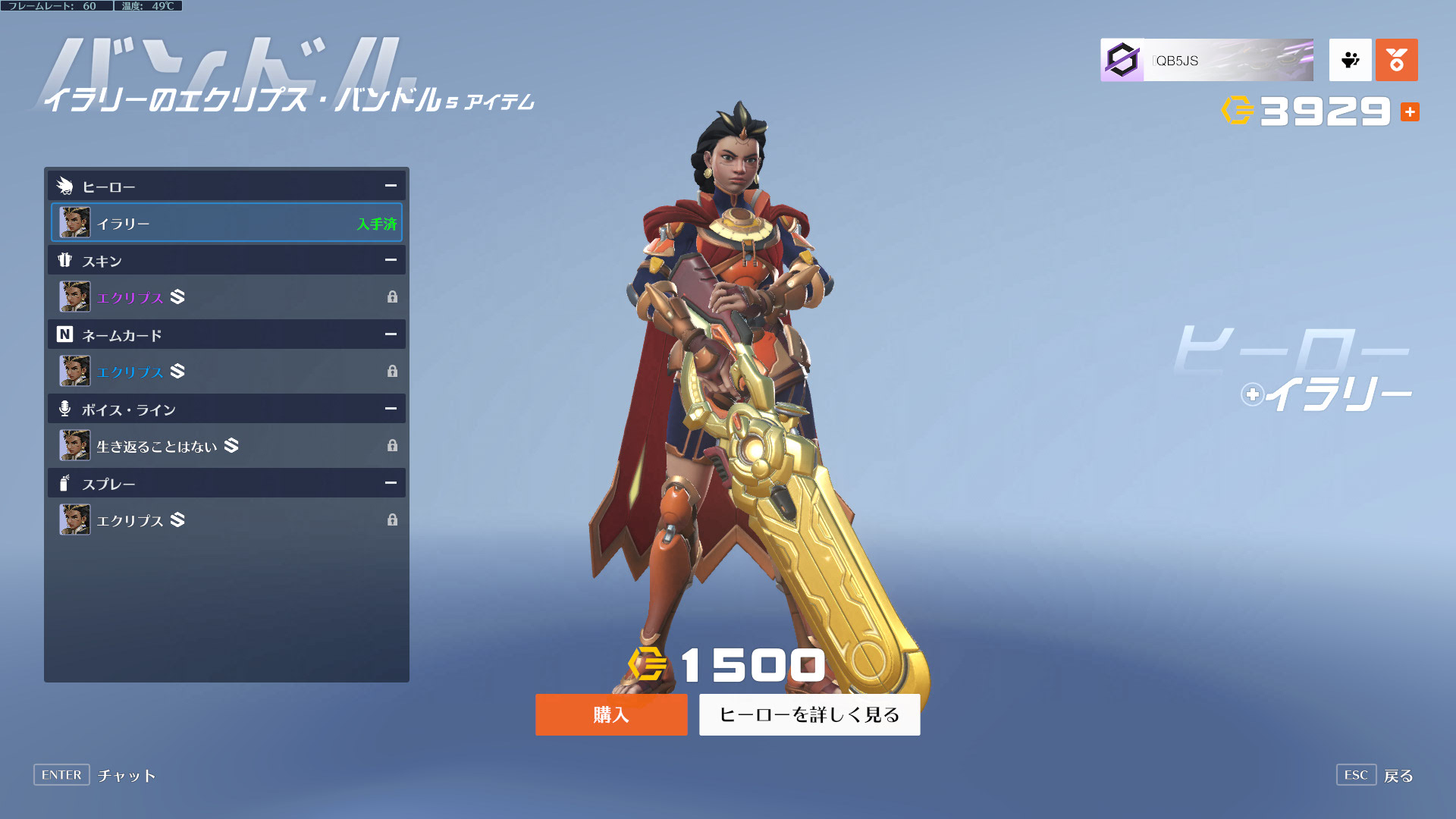Open ヒーローを詳しく見る hero details
Screen dimensions: 1456x819
(x=809, y=714)
